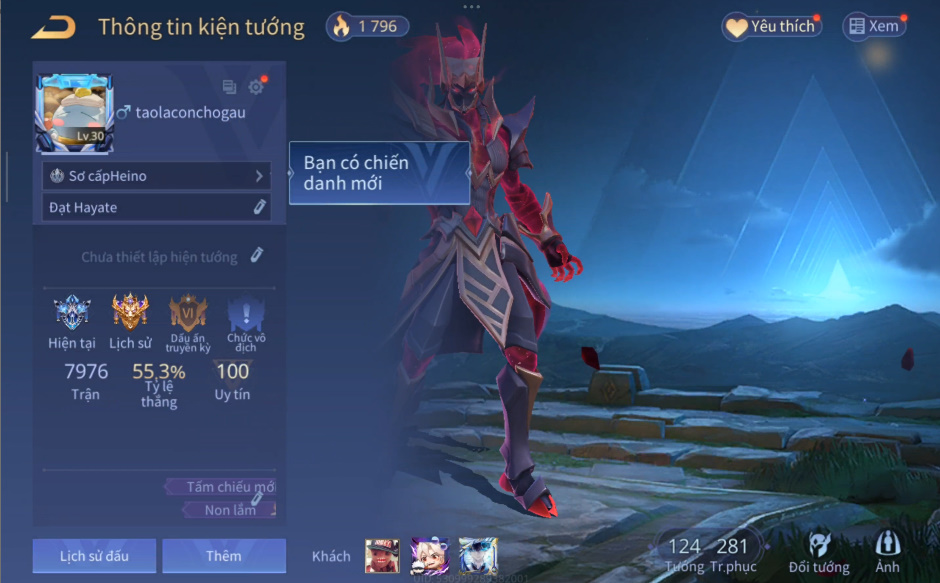Image resolution: width=940 pixels, height=583 pixels.
Task: Open the Xem view button
Action: click(874, 27)
